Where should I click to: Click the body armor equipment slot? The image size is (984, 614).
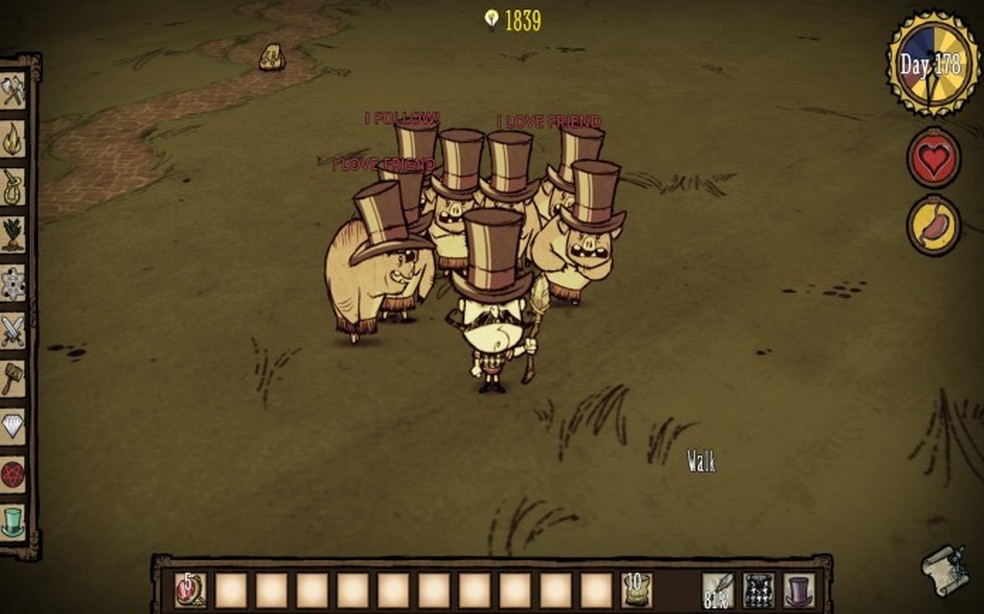[x=758, y=590]
